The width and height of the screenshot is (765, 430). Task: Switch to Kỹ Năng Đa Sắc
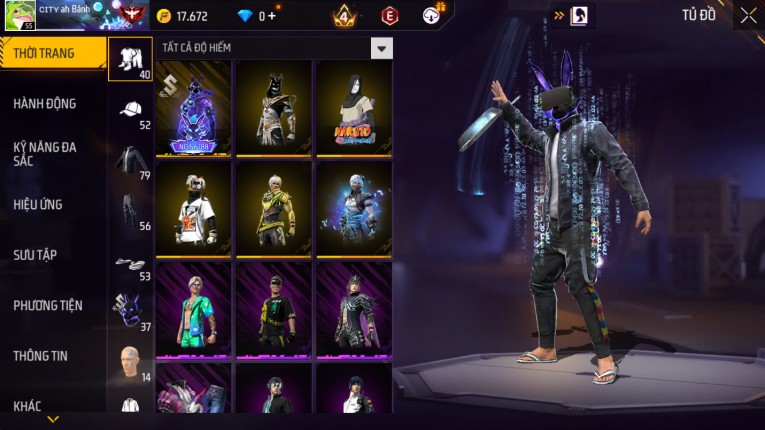[x=46, y=153]
